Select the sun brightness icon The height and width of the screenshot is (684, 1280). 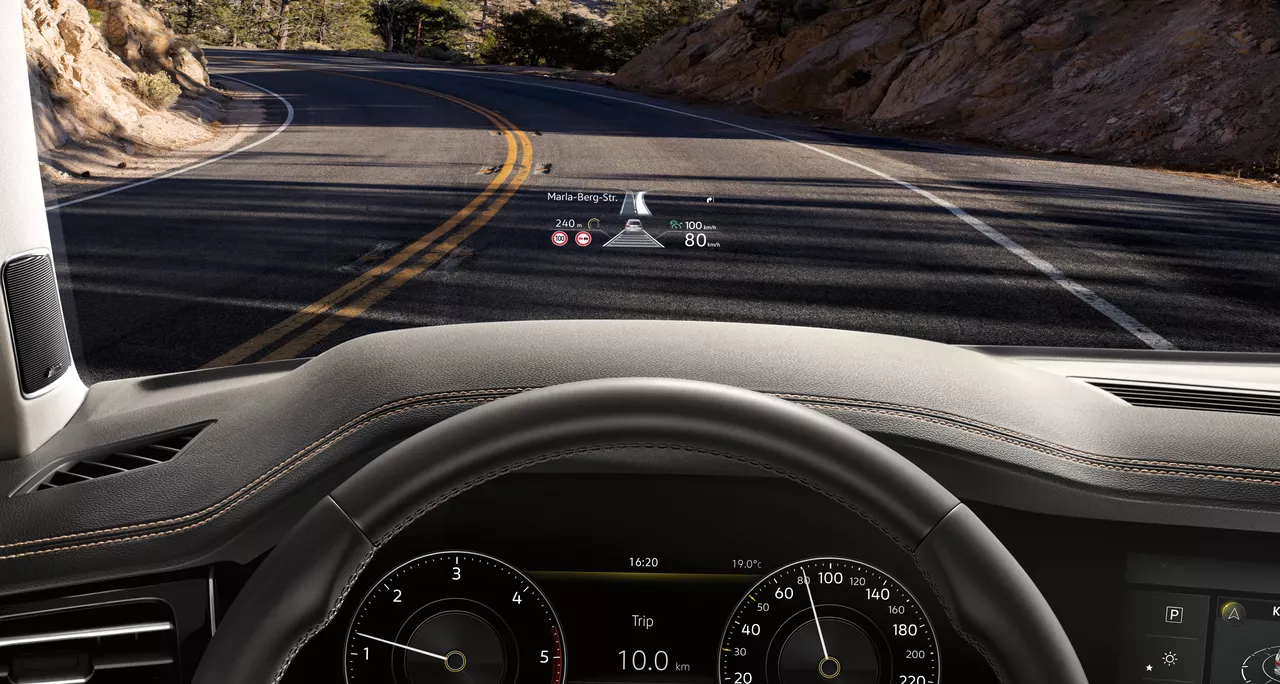click(x=1169, y=658)
